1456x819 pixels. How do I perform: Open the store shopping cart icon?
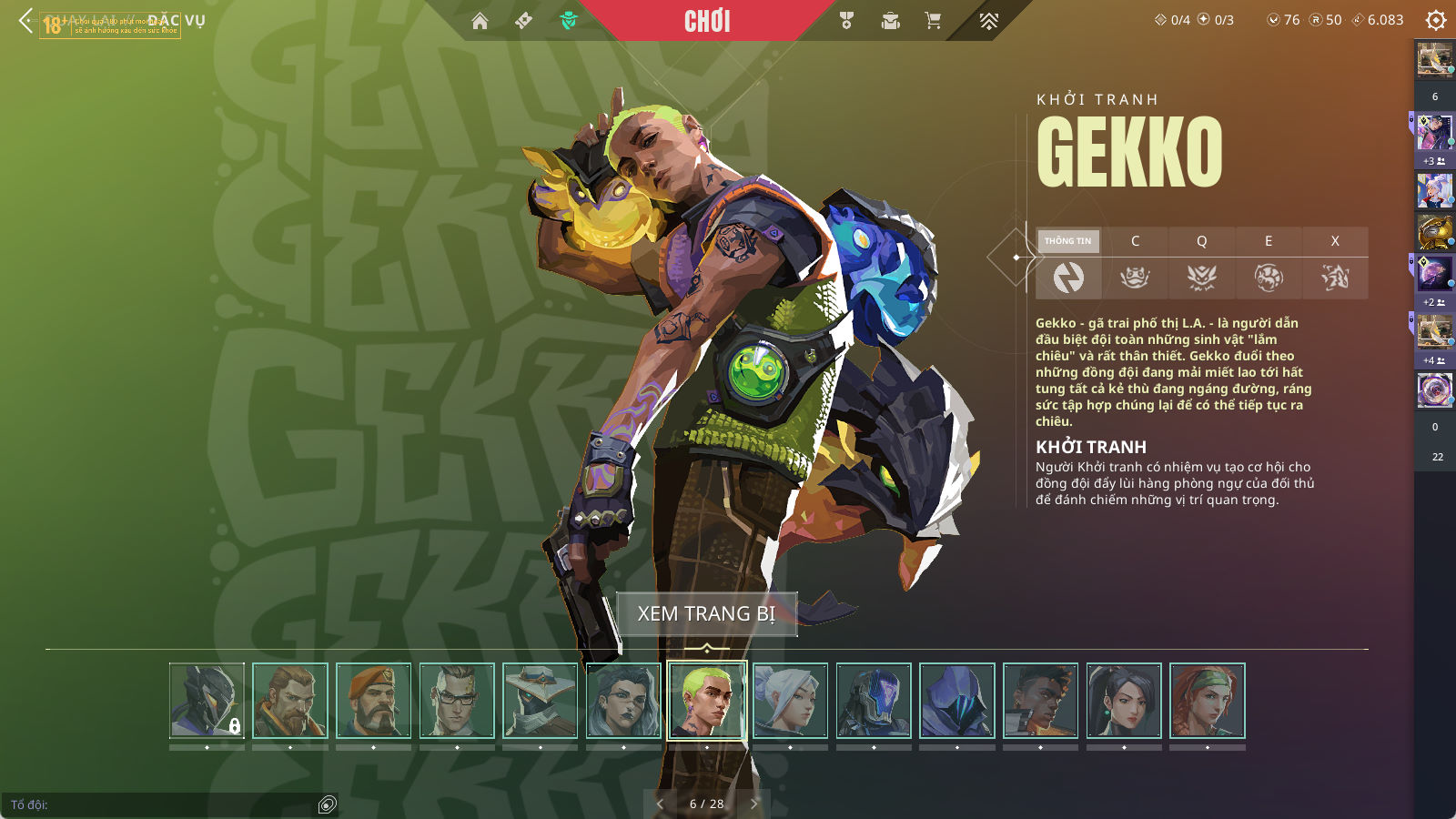[x=933, y=21]
